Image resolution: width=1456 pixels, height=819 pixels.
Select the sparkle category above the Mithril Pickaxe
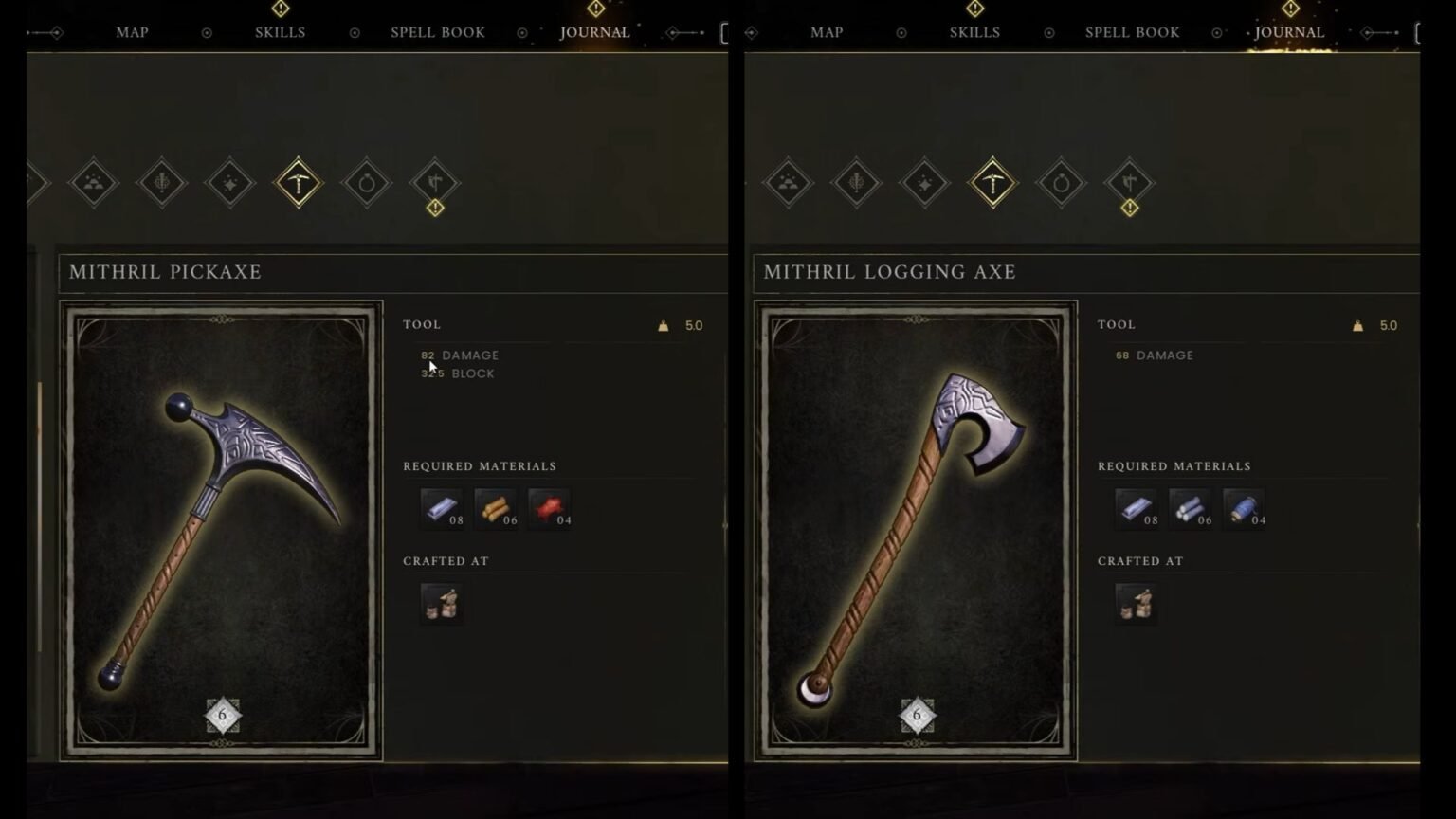pos(230,183)
